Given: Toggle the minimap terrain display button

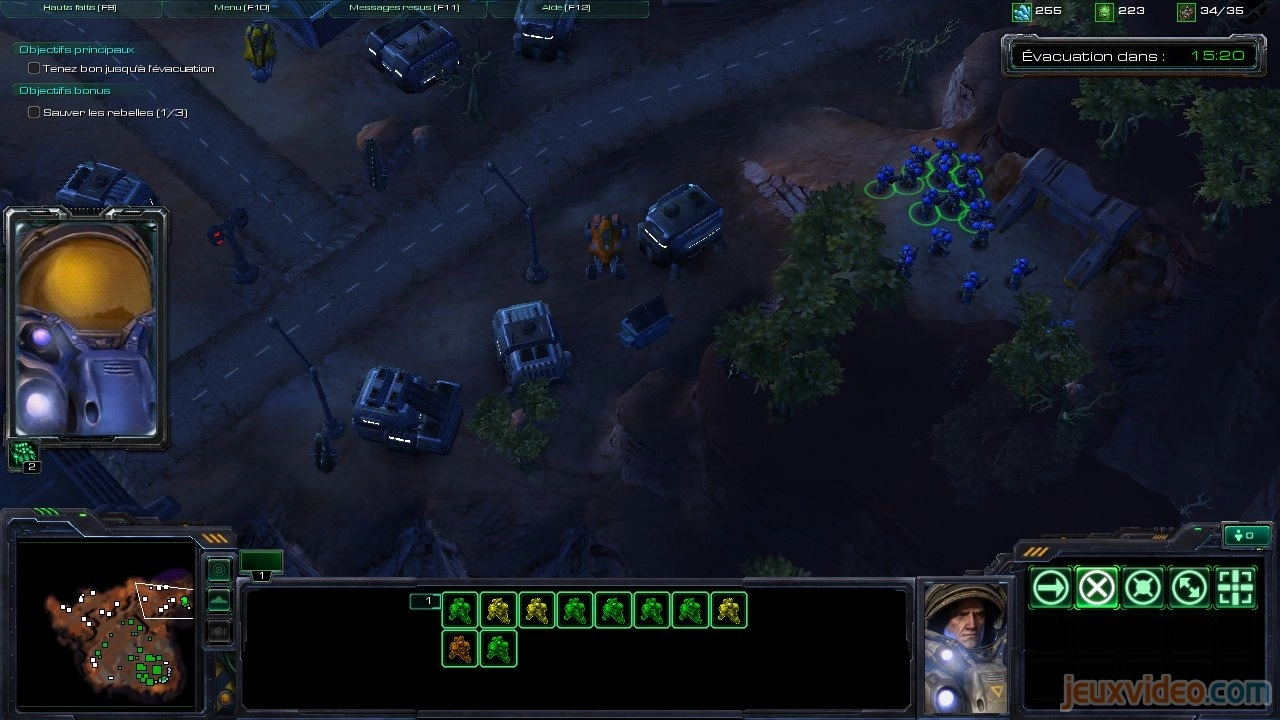Looking at the screenshot, I should [x=219, y=601].
